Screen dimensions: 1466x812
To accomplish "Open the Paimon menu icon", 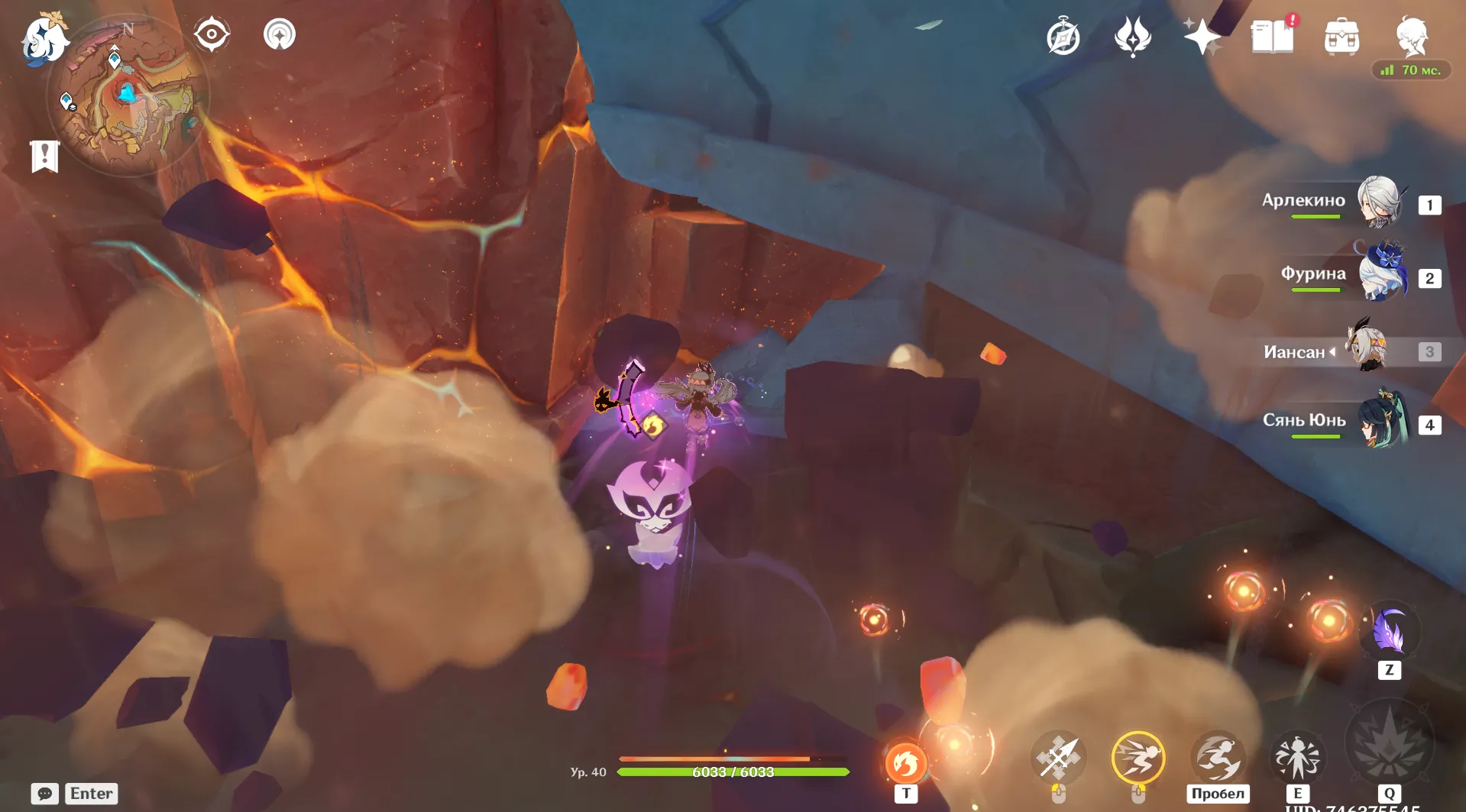I will pyautogui.click(x=43, y=38).
